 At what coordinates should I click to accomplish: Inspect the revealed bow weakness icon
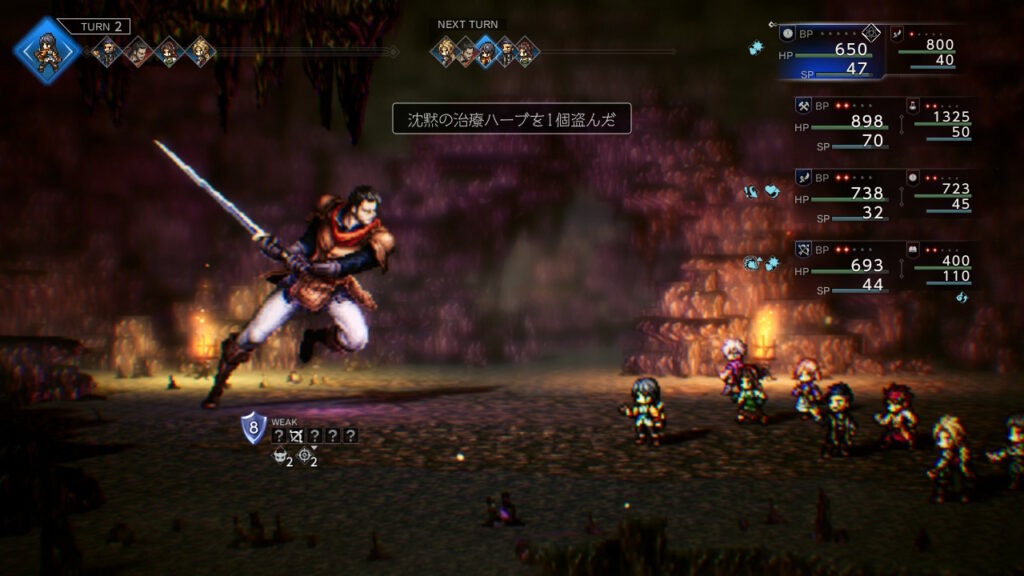click(296, 436)
